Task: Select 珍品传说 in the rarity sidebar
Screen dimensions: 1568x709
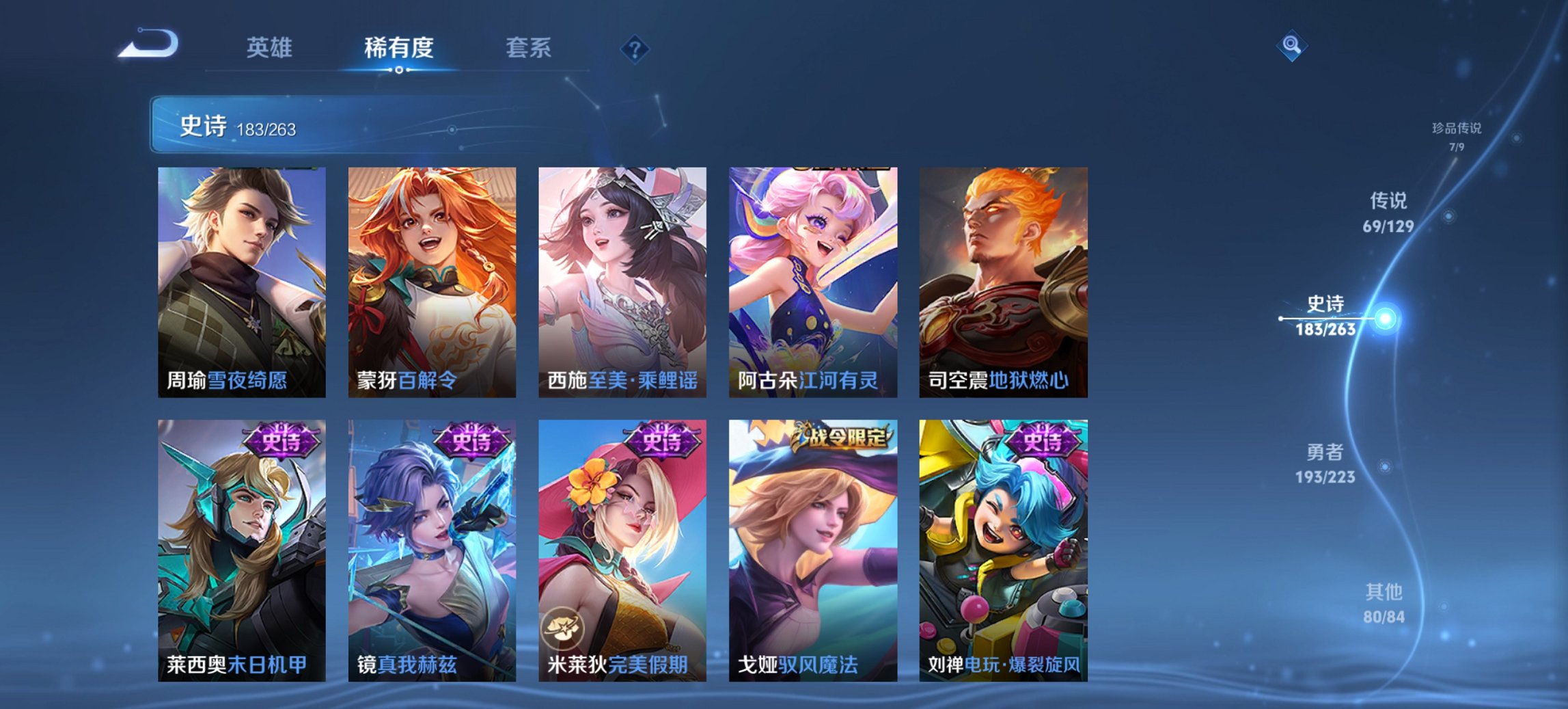Action: click(1457, 131)
